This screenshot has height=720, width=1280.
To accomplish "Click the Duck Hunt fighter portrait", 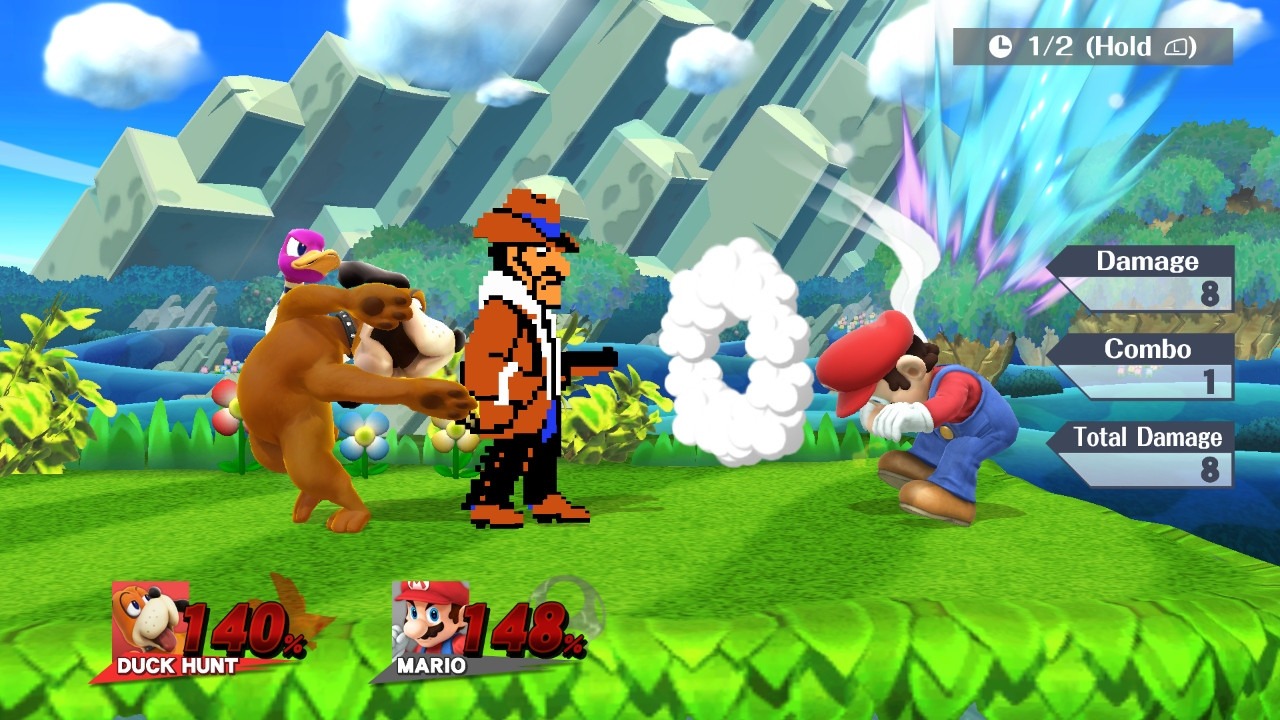I will [148, 620].
